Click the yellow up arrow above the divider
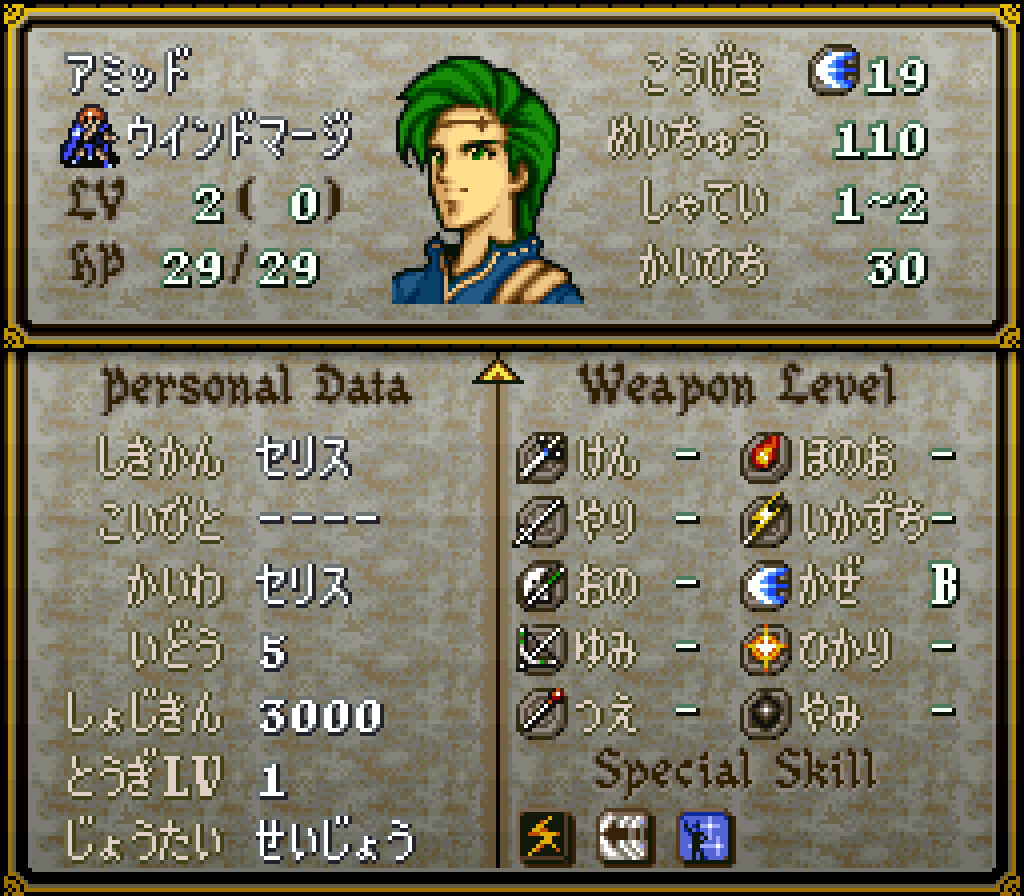The image size is (1024, 896). (x=496, y=373)
